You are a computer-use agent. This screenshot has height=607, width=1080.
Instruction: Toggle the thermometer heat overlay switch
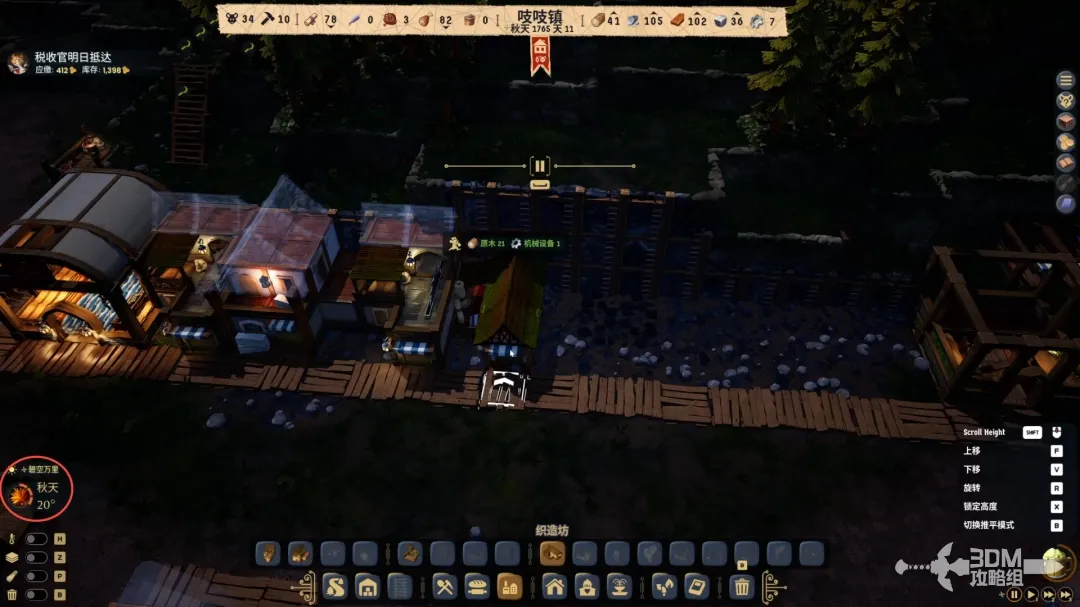[x=36, y=539]
